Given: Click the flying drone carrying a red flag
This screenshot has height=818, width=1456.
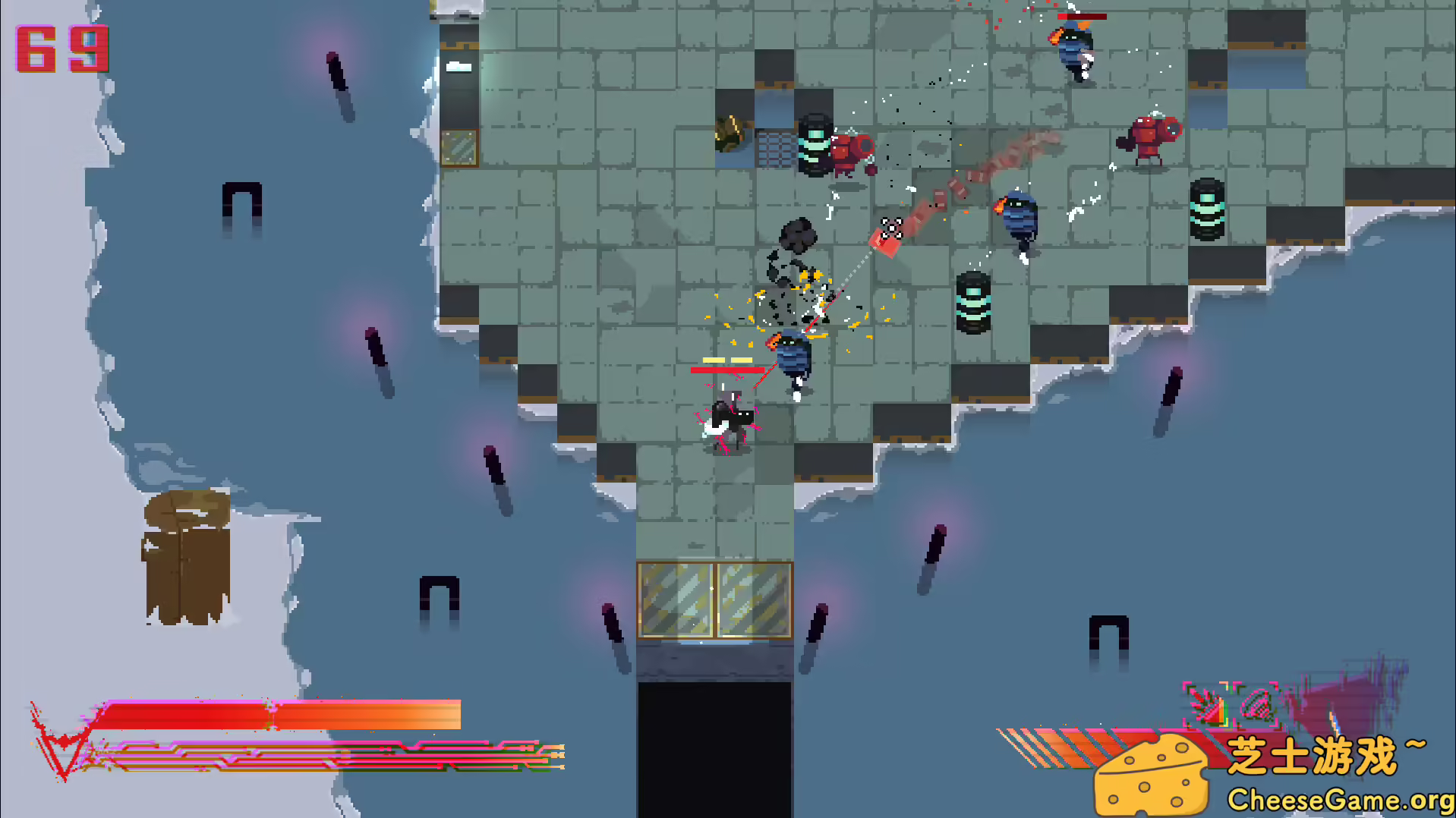Looking at the screenshot, I should click(892, 228).
